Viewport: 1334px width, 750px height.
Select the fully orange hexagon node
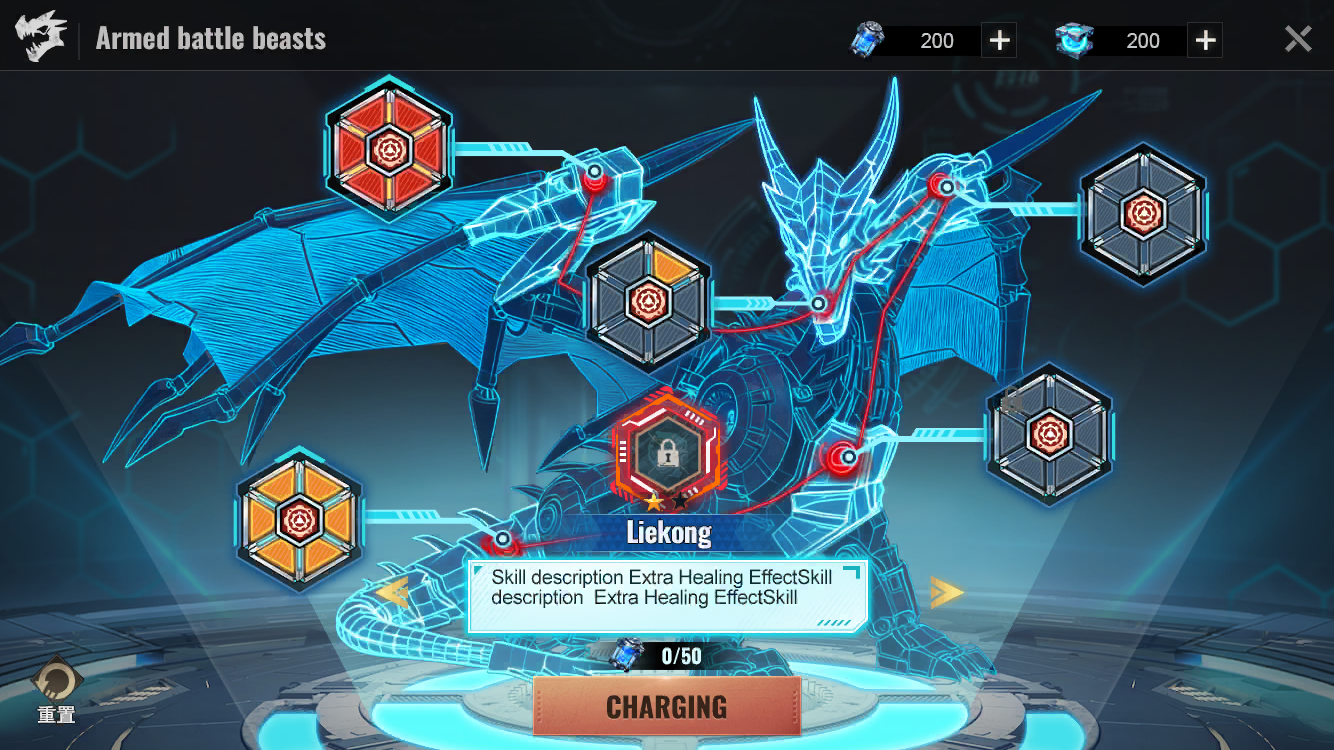tap(298, 519)
